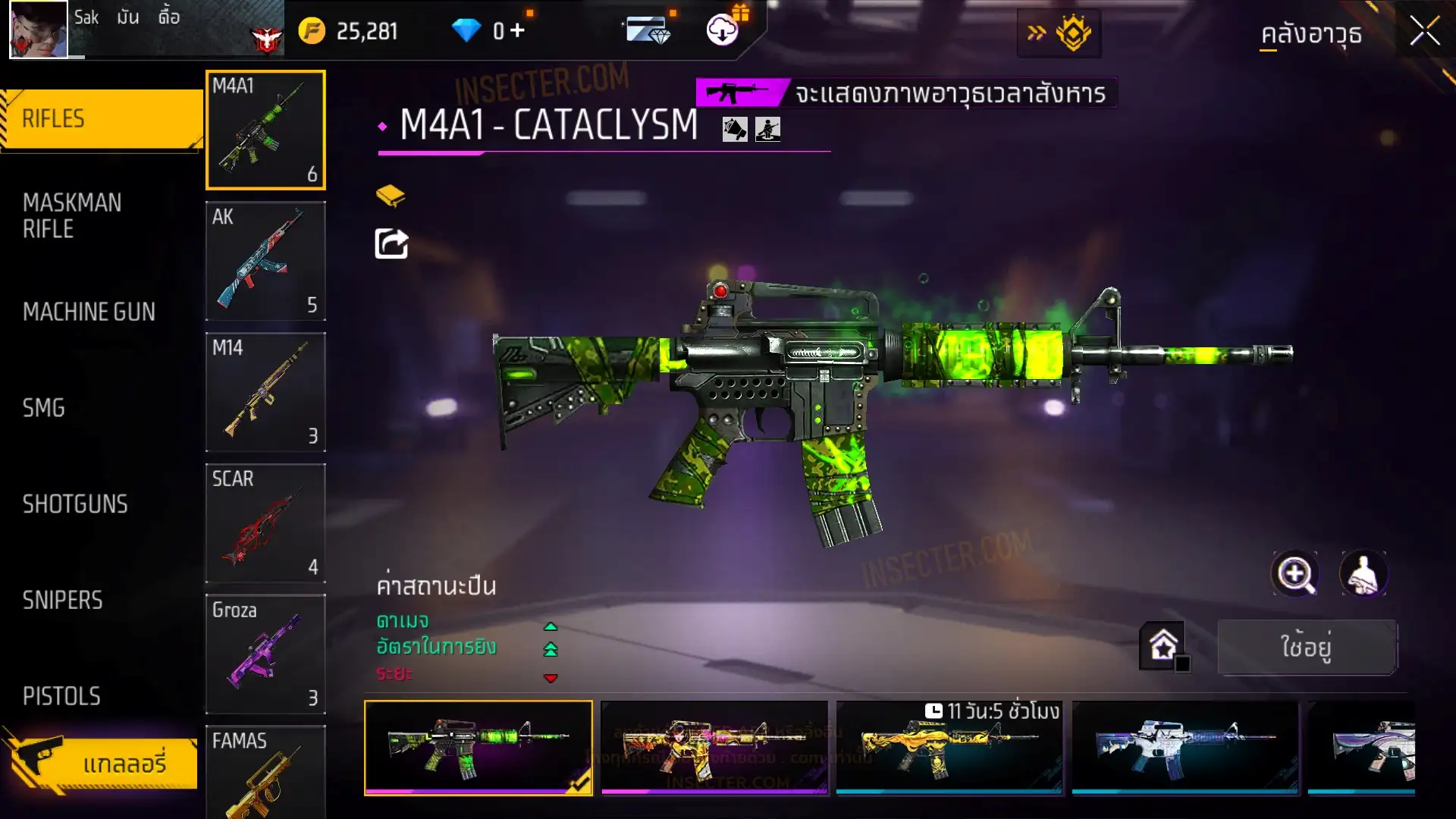The width and height of the screenshot is (1456, 819).
Task: Zoom in with the magnifier icon
Action: [x=1295, y=574]
